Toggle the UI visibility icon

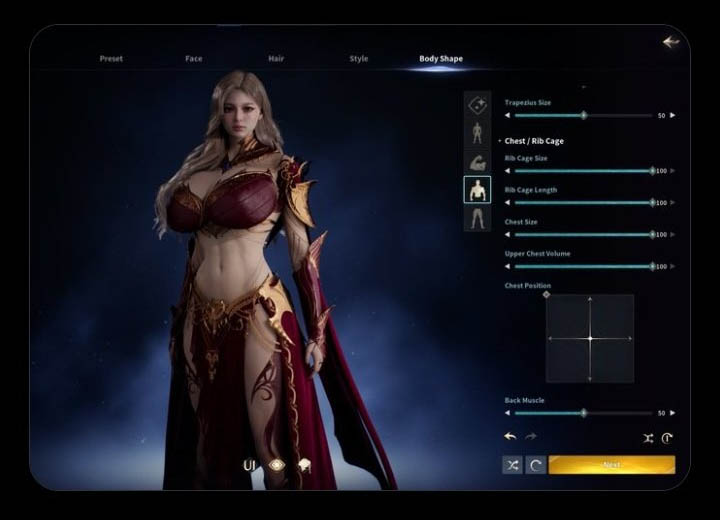(251, 465)
